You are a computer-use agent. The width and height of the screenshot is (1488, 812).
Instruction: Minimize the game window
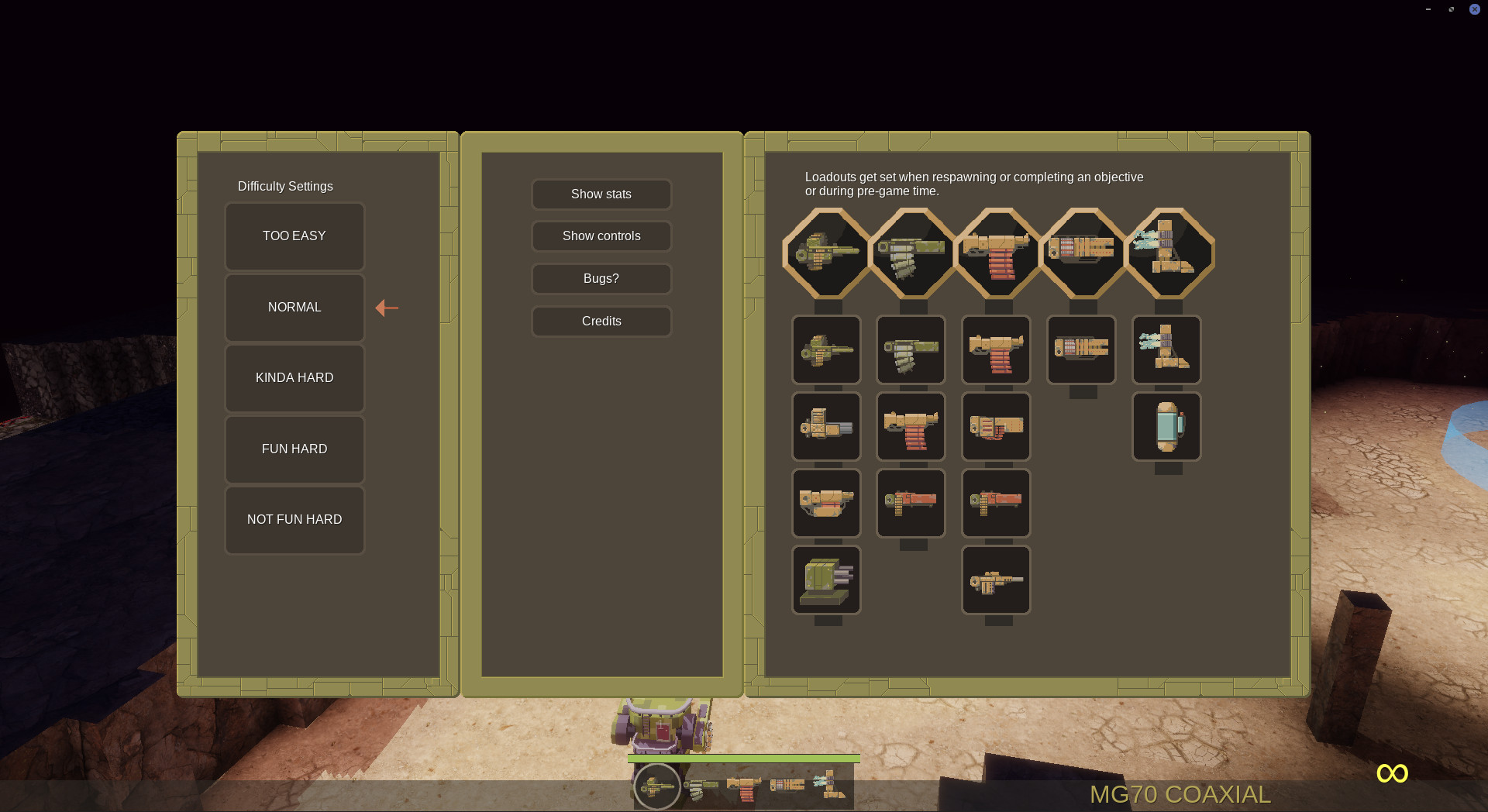(x=1428, y=9)
